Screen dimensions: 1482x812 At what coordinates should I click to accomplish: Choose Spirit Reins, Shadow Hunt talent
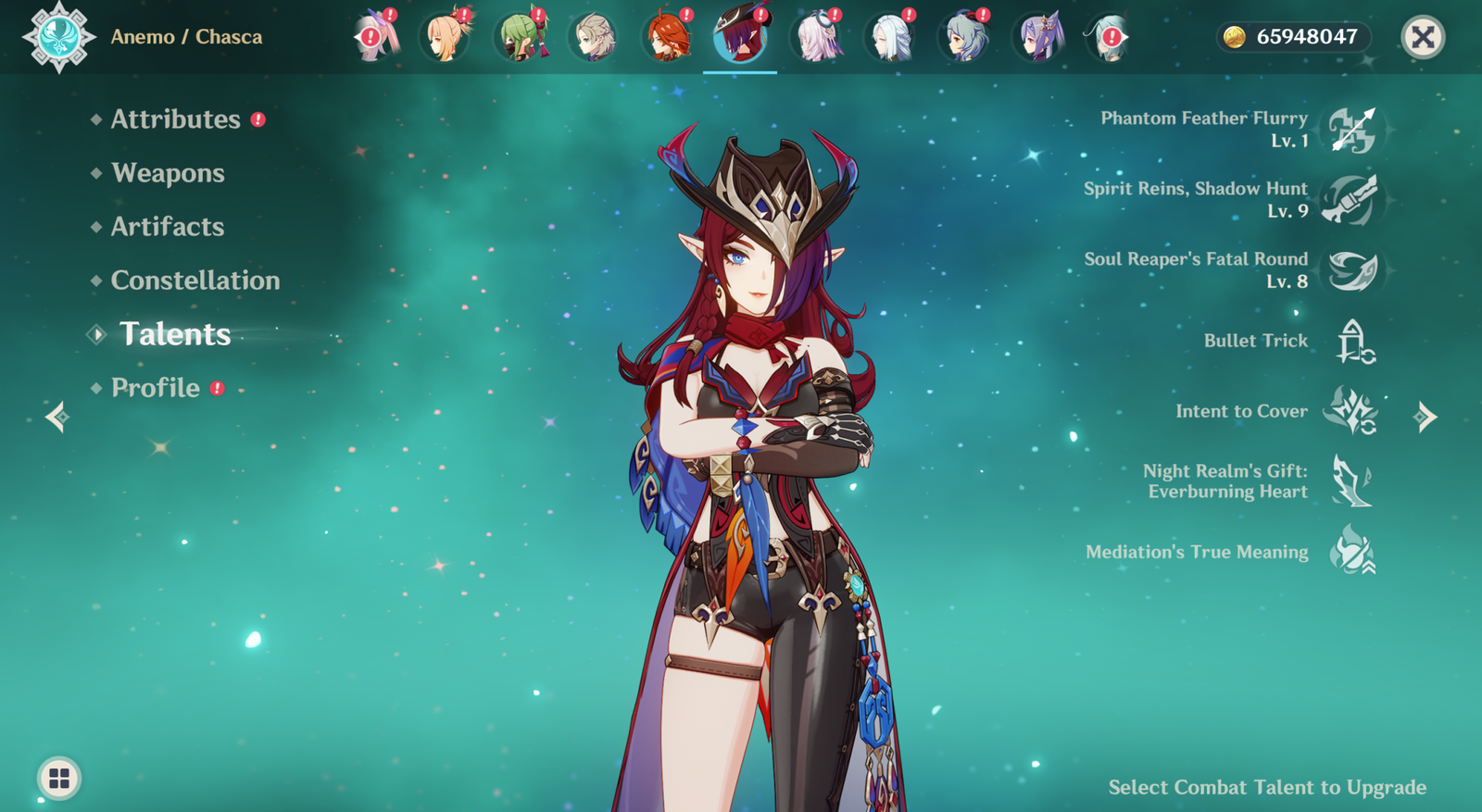click(1352, 200)
